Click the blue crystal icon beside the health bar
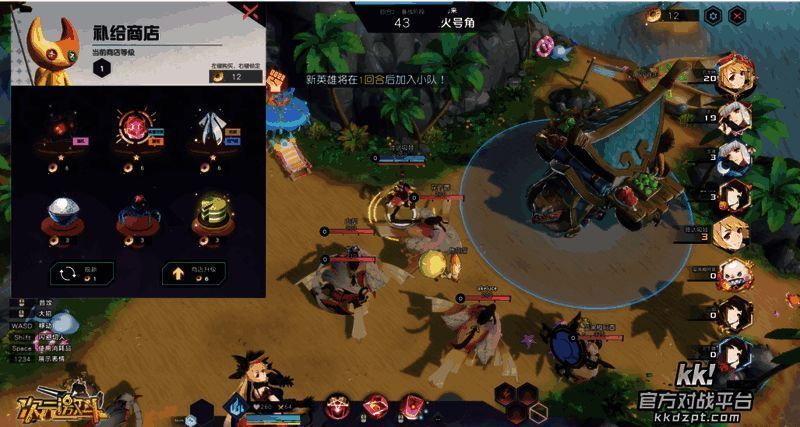Screen dimensions: 800x427 [x=238, y=406]
